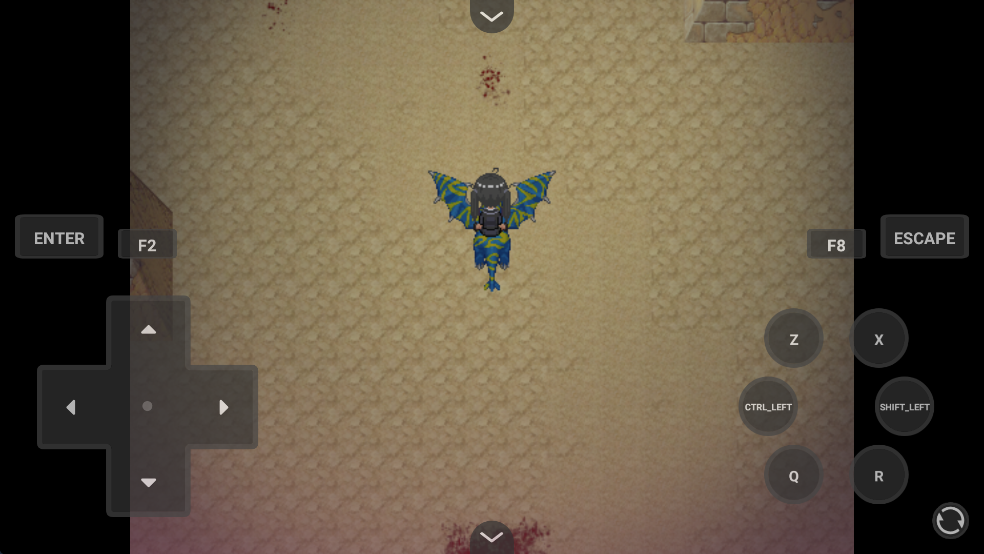Tap the round R button
984x554 pixels.
pos(879,475)
